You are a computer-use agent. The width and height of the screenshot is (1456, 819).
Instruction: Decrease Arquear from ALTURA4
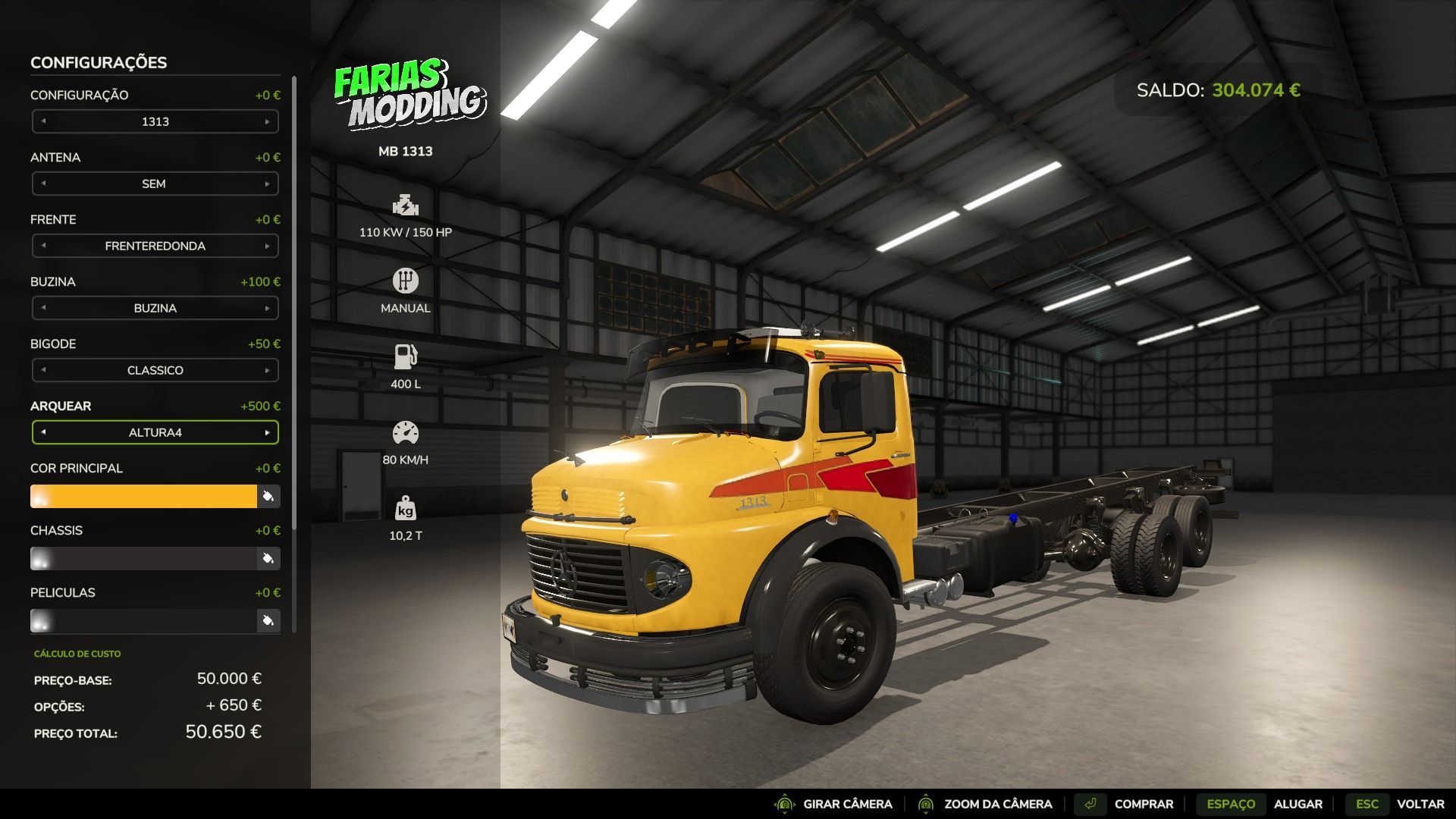tap(43, 432)
